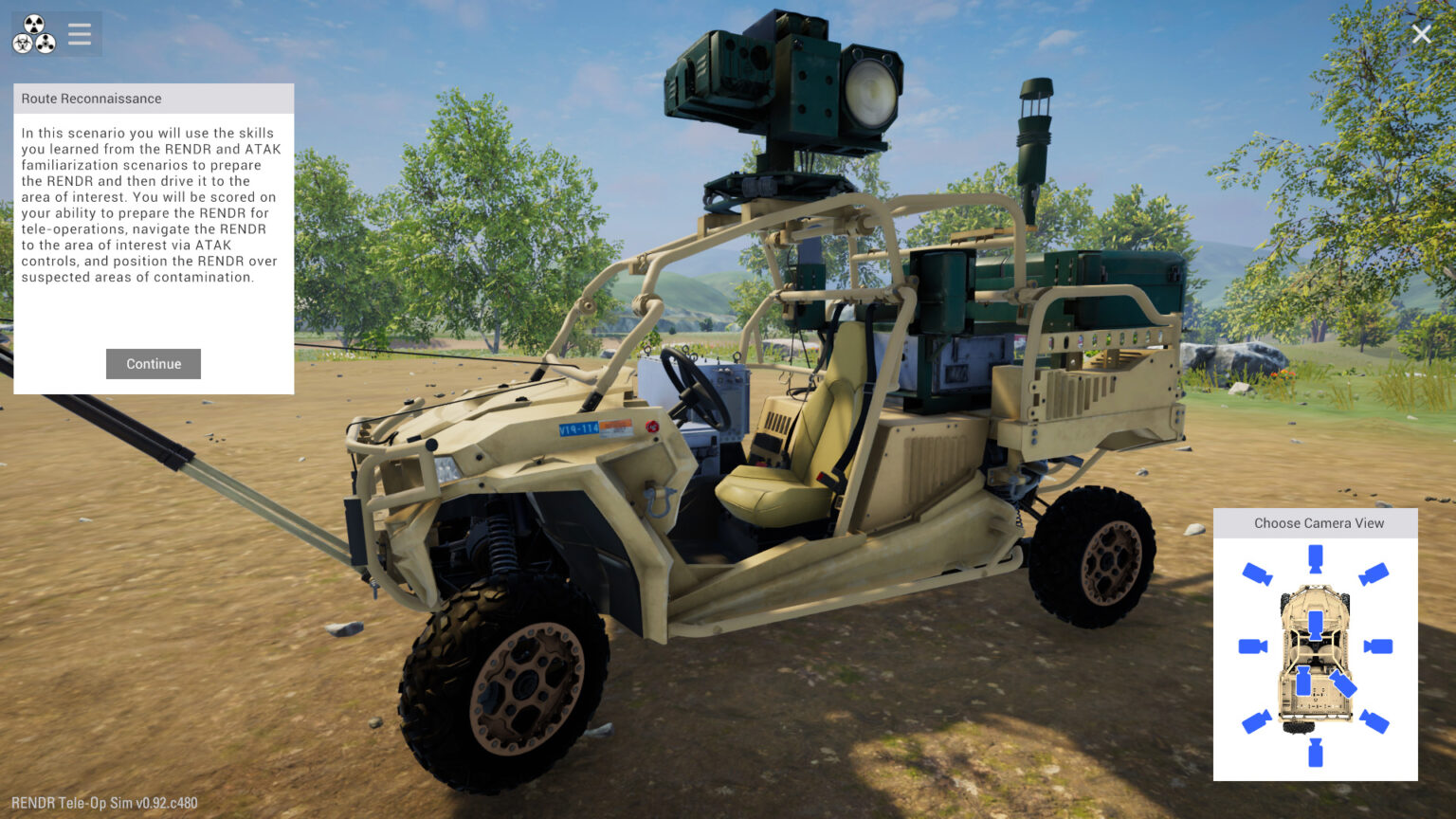Select the angled cargo bed camera icon
The height and width of the screenshot is (819, 1456).
pos(1343,685)
